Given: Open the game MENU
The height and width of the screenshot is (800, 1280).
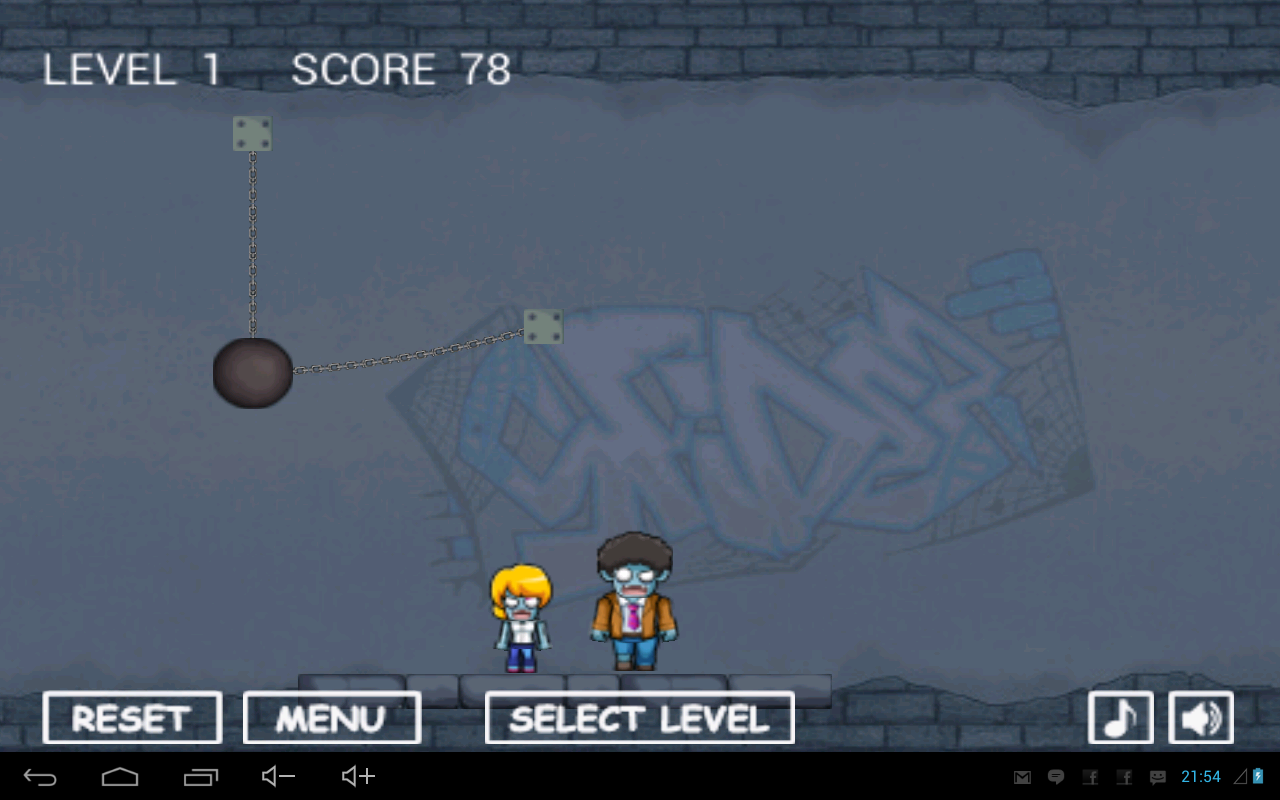Looking at the screenshot, I should [x=332, y=716].
